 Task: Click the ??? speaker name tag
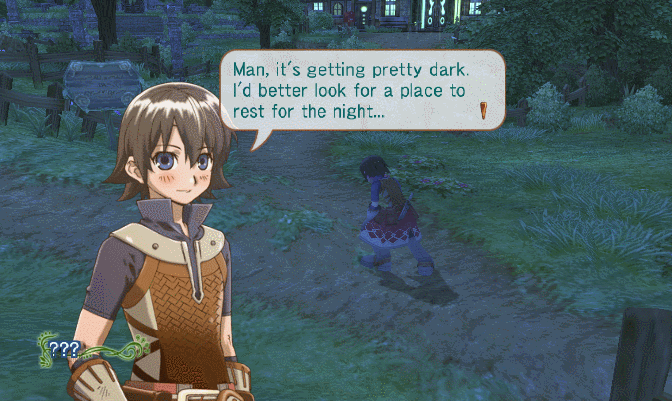pos(65,350)
